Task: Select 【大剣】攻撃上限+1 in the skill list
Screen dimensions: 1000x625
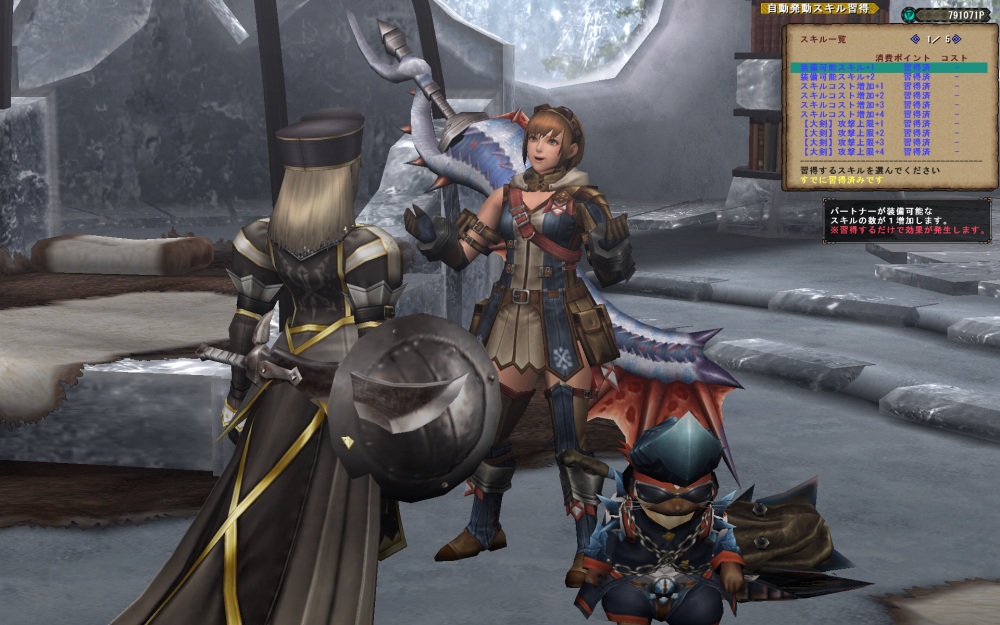Action: (838, 123)
